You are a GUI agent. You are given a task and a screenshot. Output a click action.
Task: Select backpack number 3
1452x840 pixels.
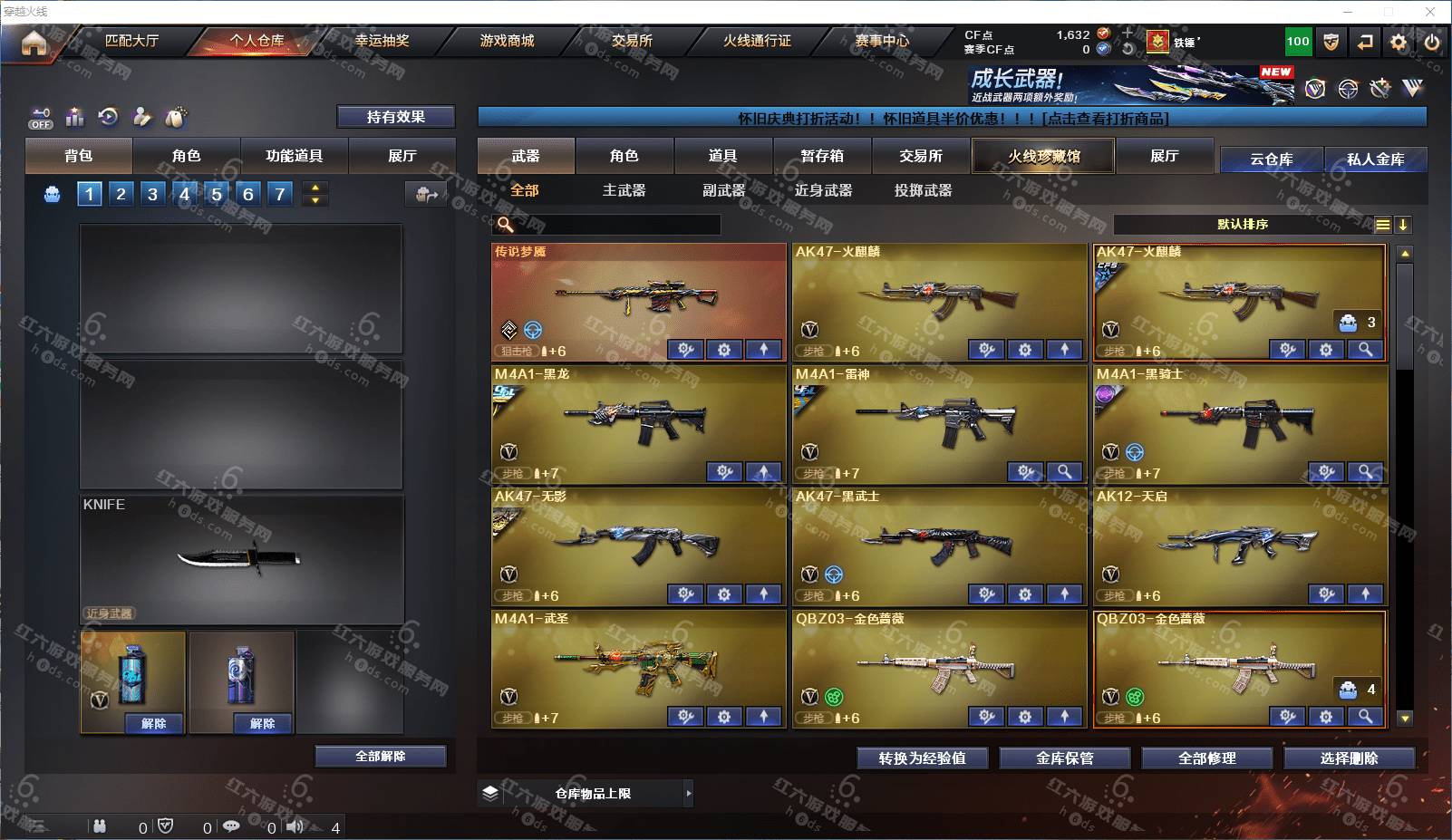pos(152,194)
